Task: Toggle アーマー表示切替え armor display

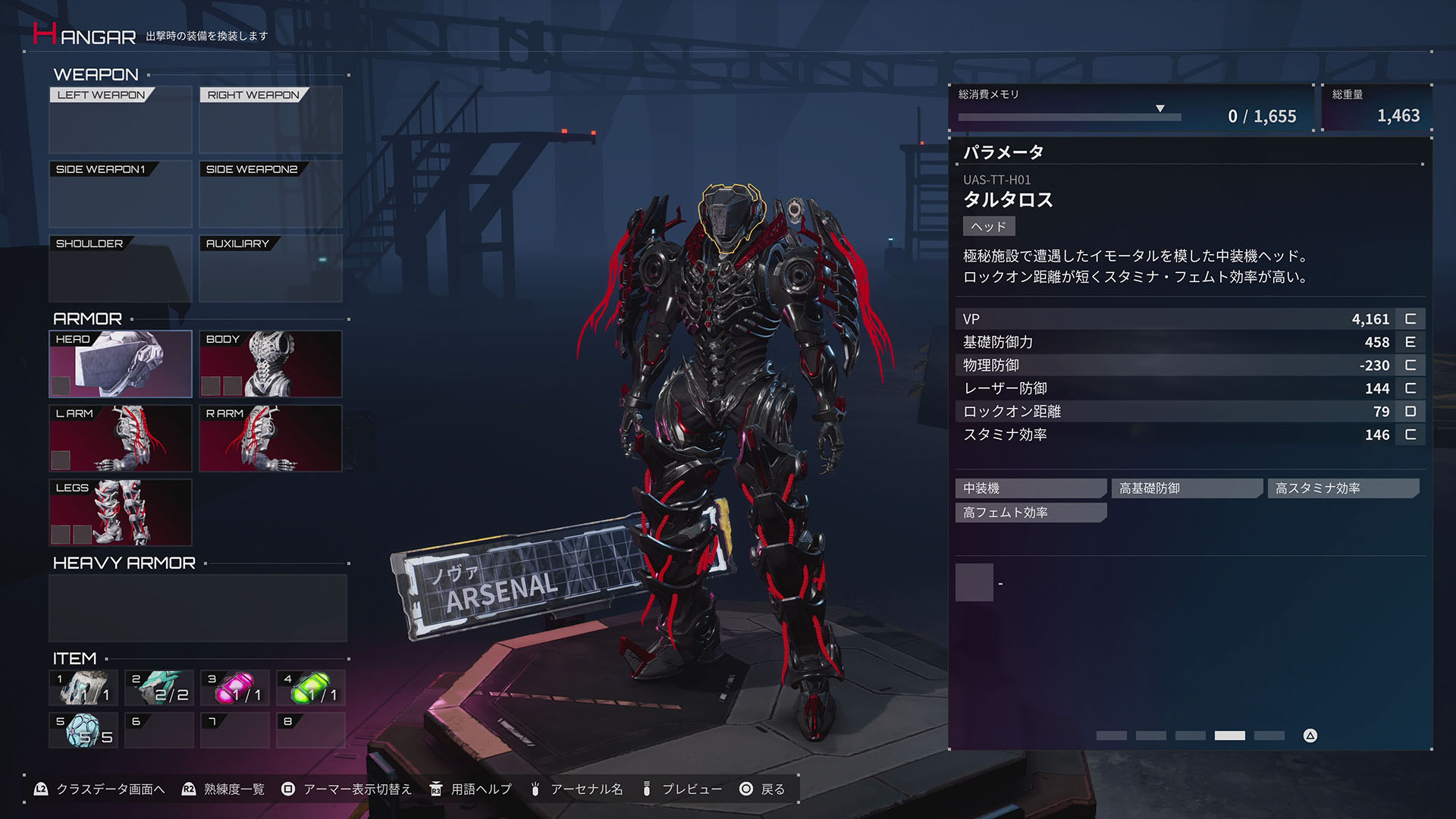Action: pos(288,789)
